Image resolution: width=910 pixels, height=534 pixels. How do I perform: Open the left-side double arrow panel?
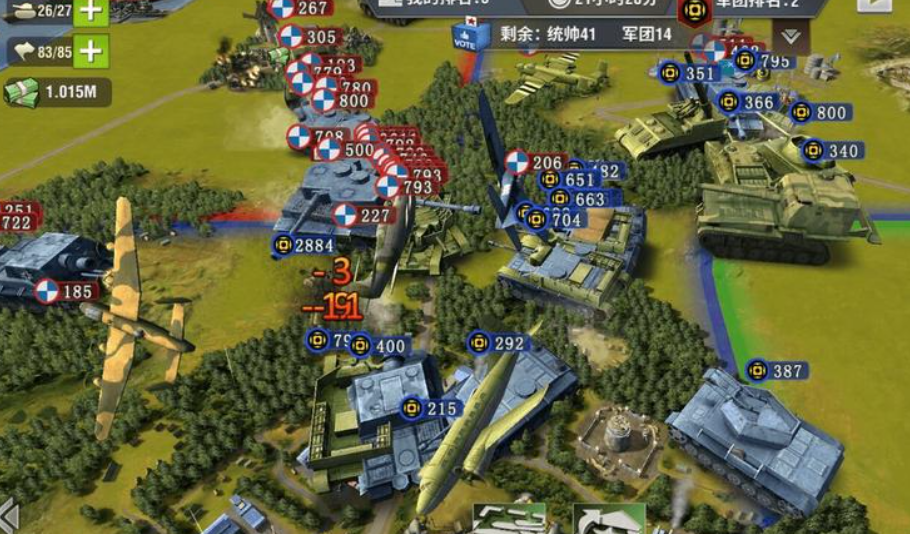click(x=8, y=517)
